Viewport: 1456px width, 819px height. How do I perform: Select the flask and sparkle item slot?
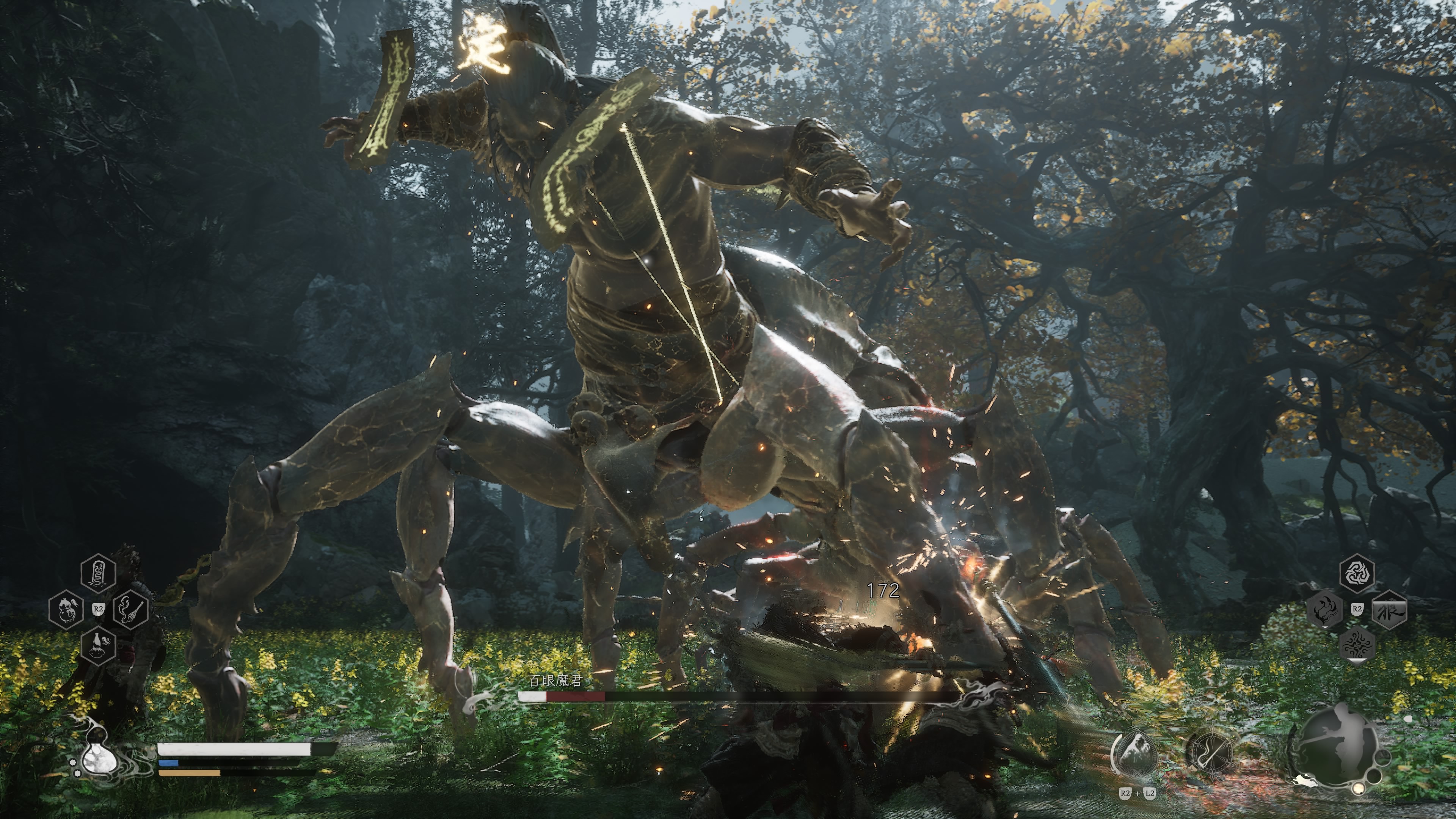point(98,645)
